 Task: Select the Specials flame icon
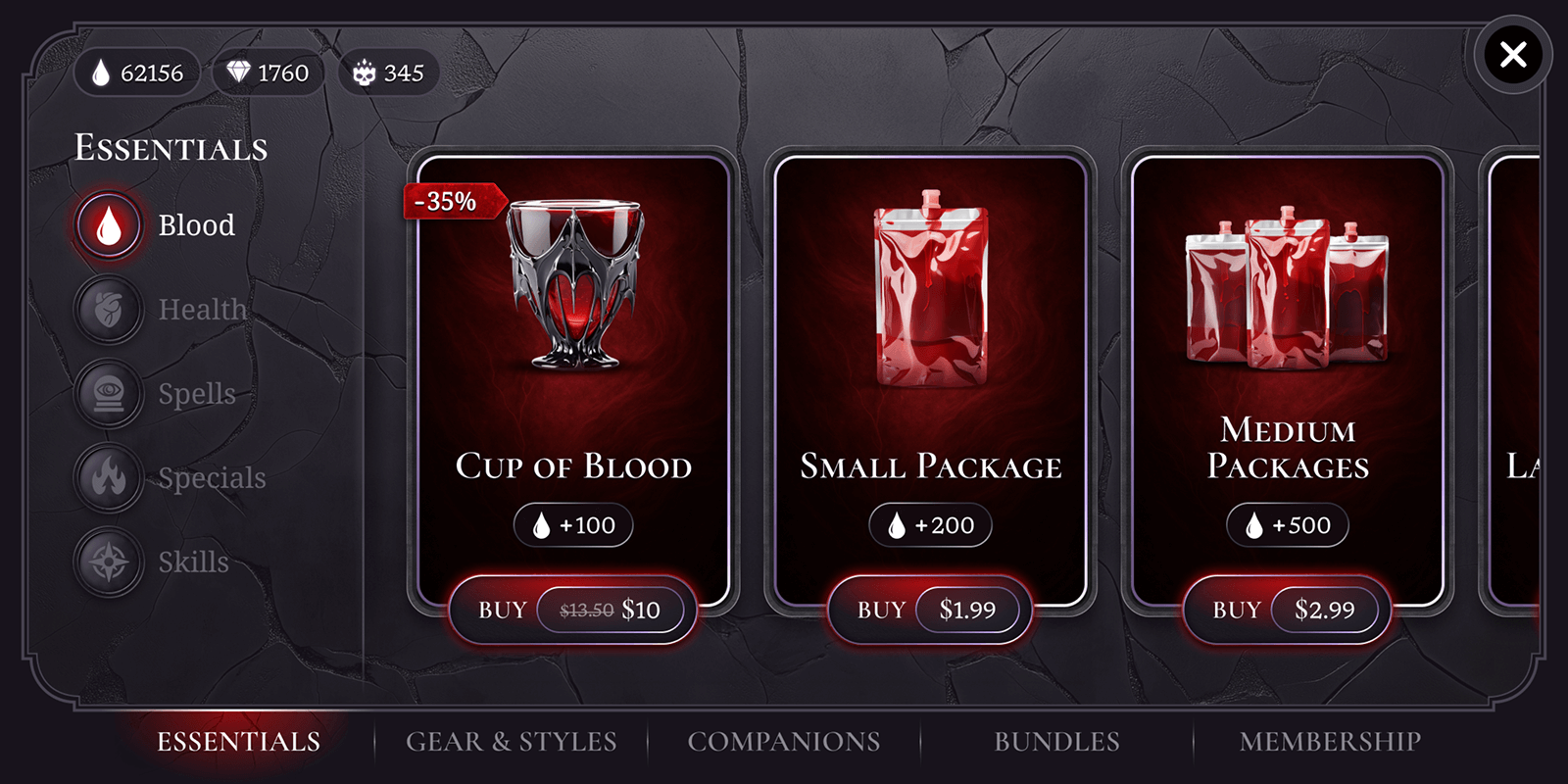click(x=108, y=477)
